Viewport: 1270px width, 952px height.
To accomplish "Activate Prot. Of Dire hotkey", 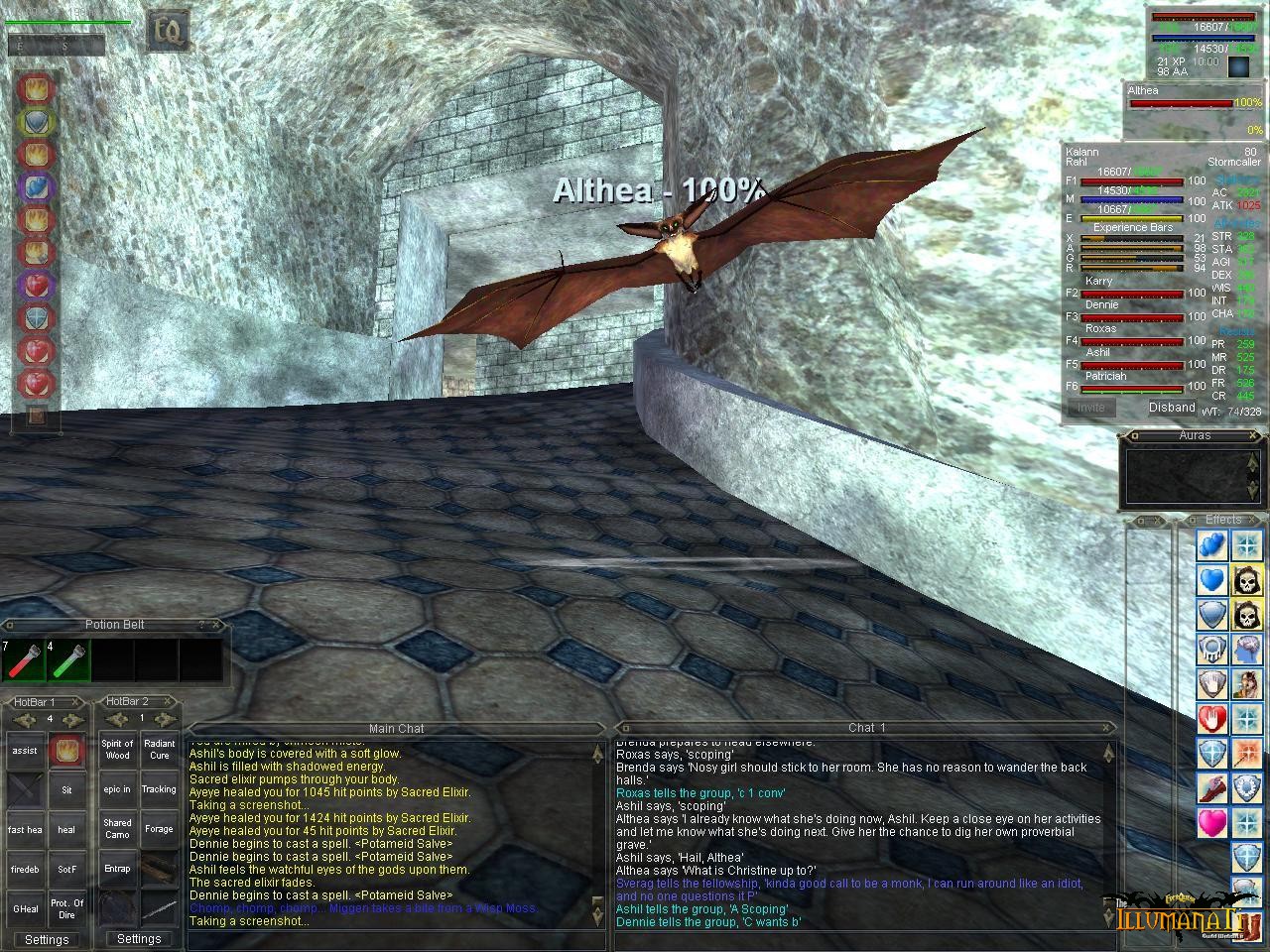I will pyautogui.click(x=66, y=908).
